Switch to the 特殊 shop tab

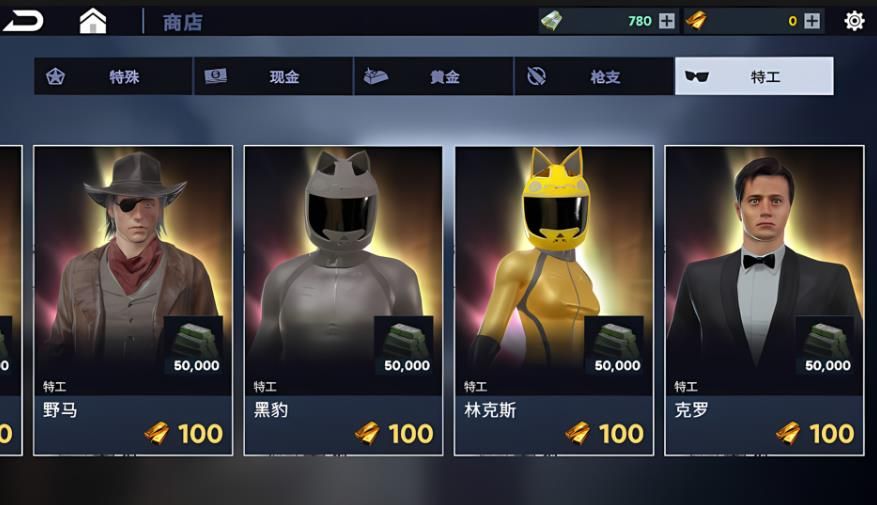coord(113,77)
